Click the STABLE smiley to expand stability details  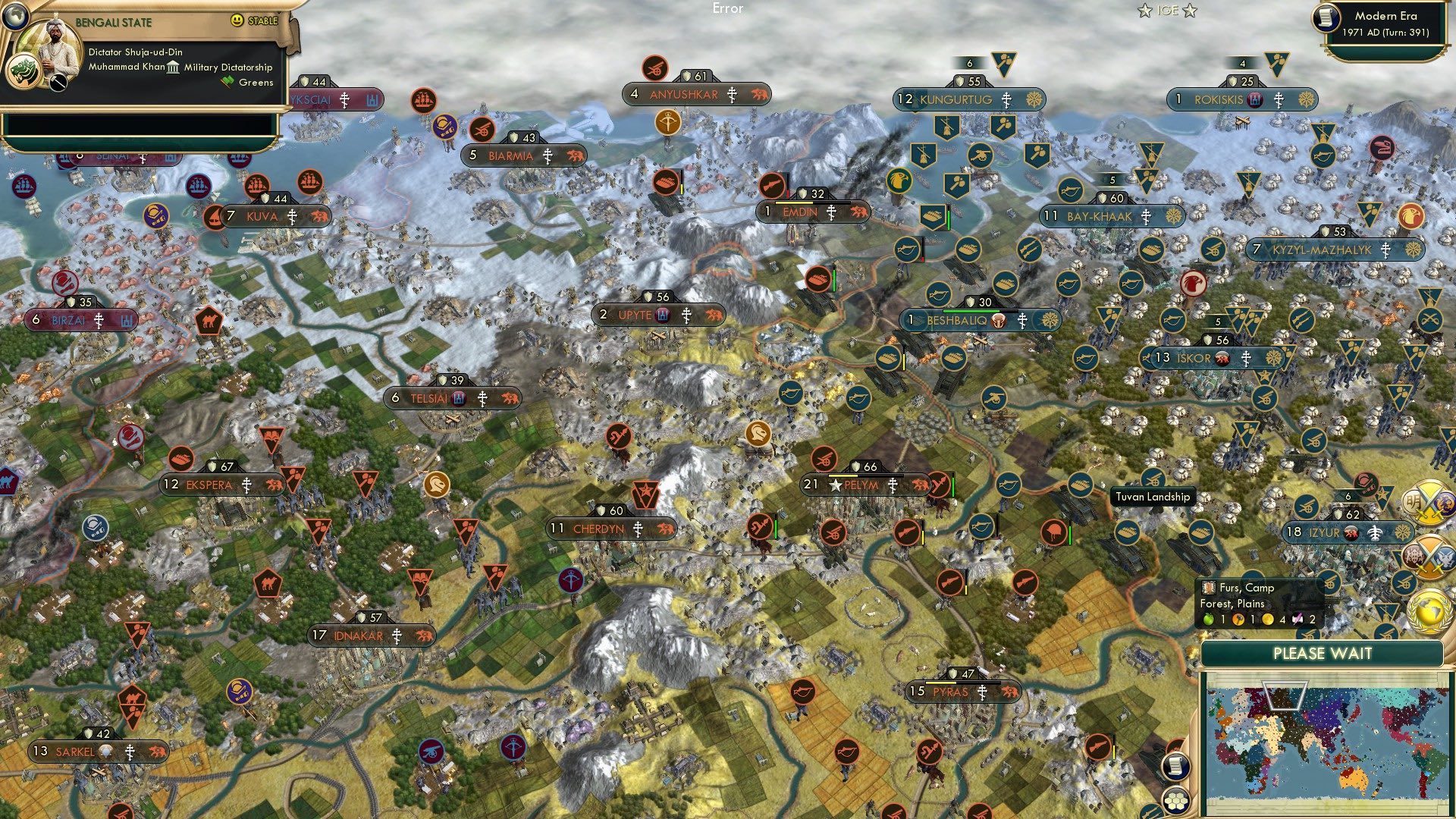tap(237, 20)
